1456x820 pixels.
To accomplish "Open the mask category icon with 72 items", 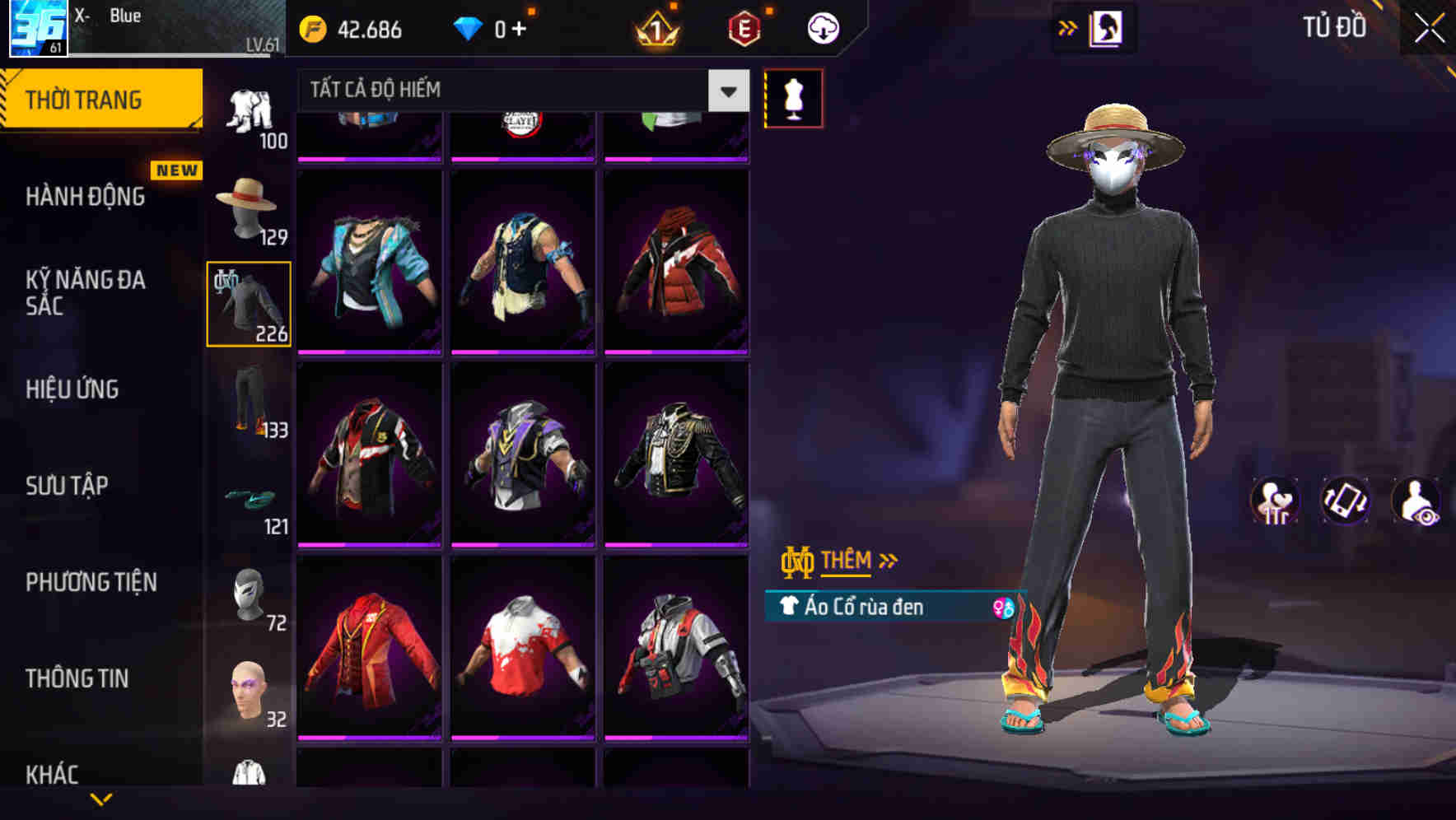I will [248, 595].
